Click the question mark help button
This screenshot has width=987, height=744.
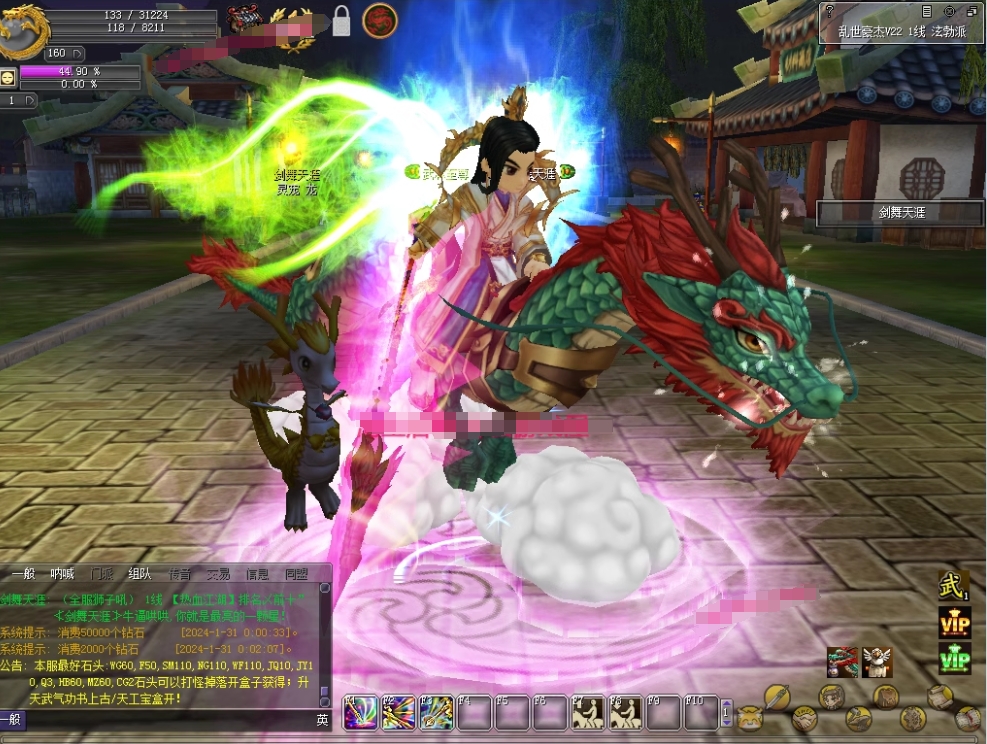coord(828,10)
